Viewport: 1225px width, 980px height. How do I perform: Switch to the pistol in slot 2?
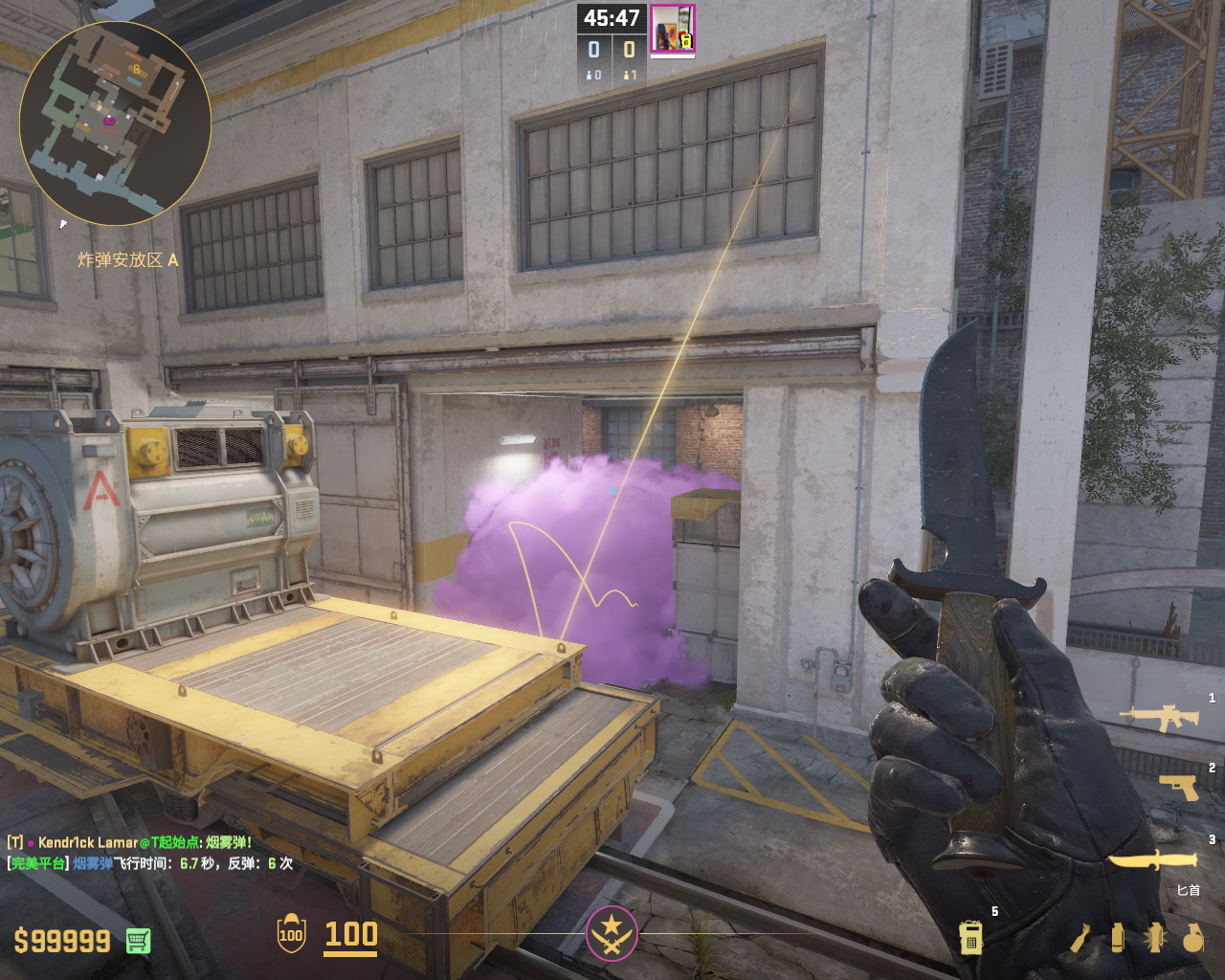coord(1178,787)
